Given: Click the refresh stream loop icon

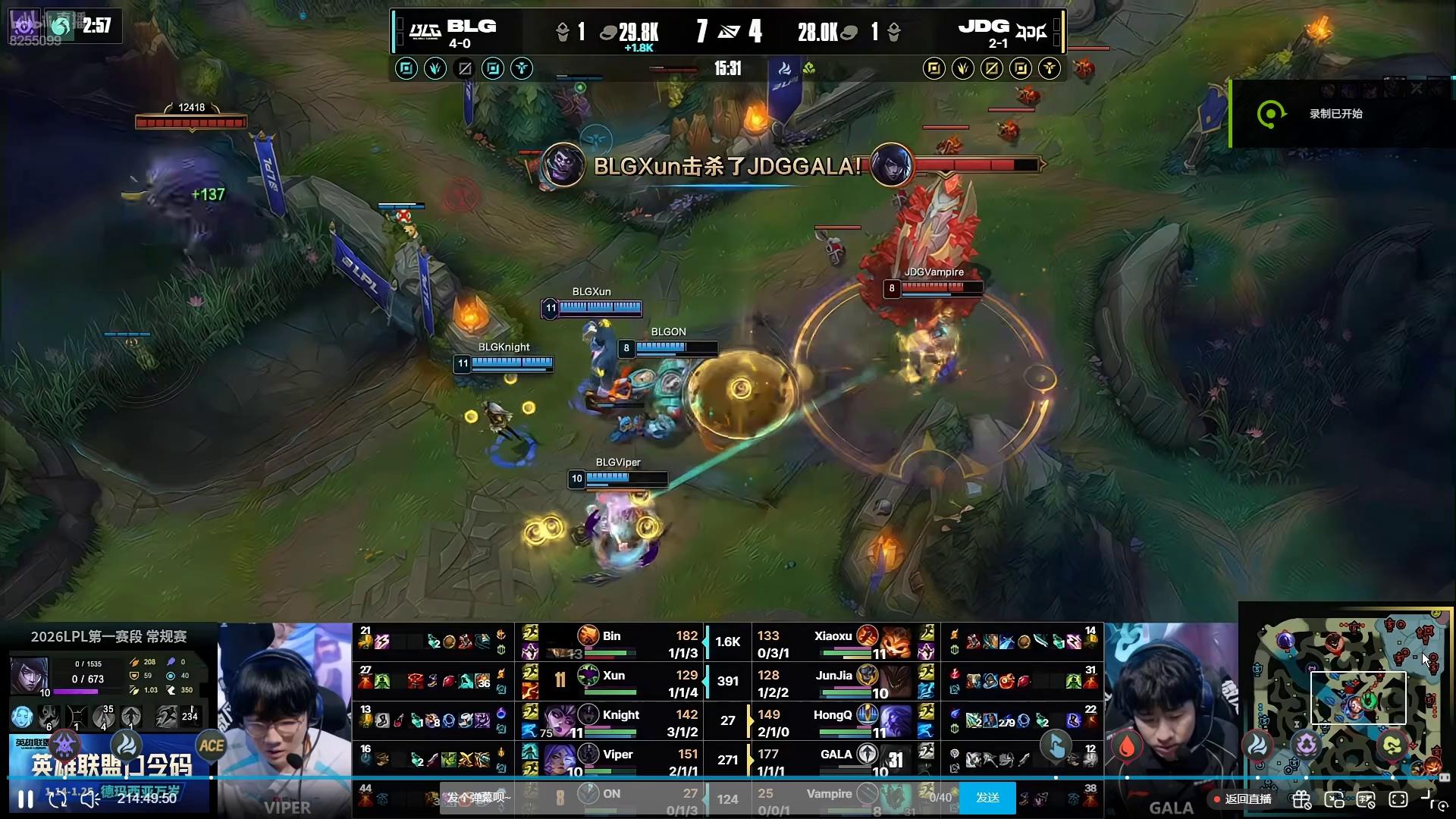Looking at the screenshot, I should click(x=58, y=799).
